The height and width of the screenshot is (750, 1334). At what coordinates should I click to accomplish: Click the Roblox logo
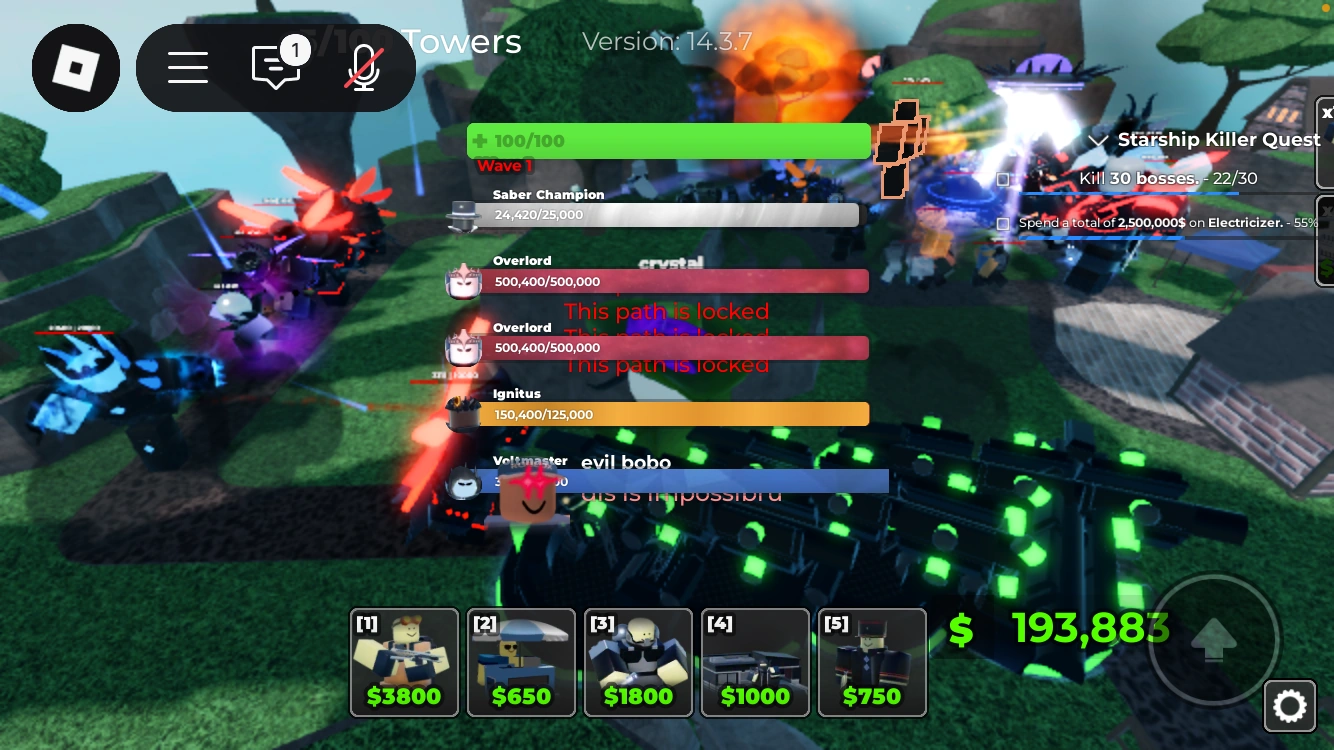[x=76, y=67]
